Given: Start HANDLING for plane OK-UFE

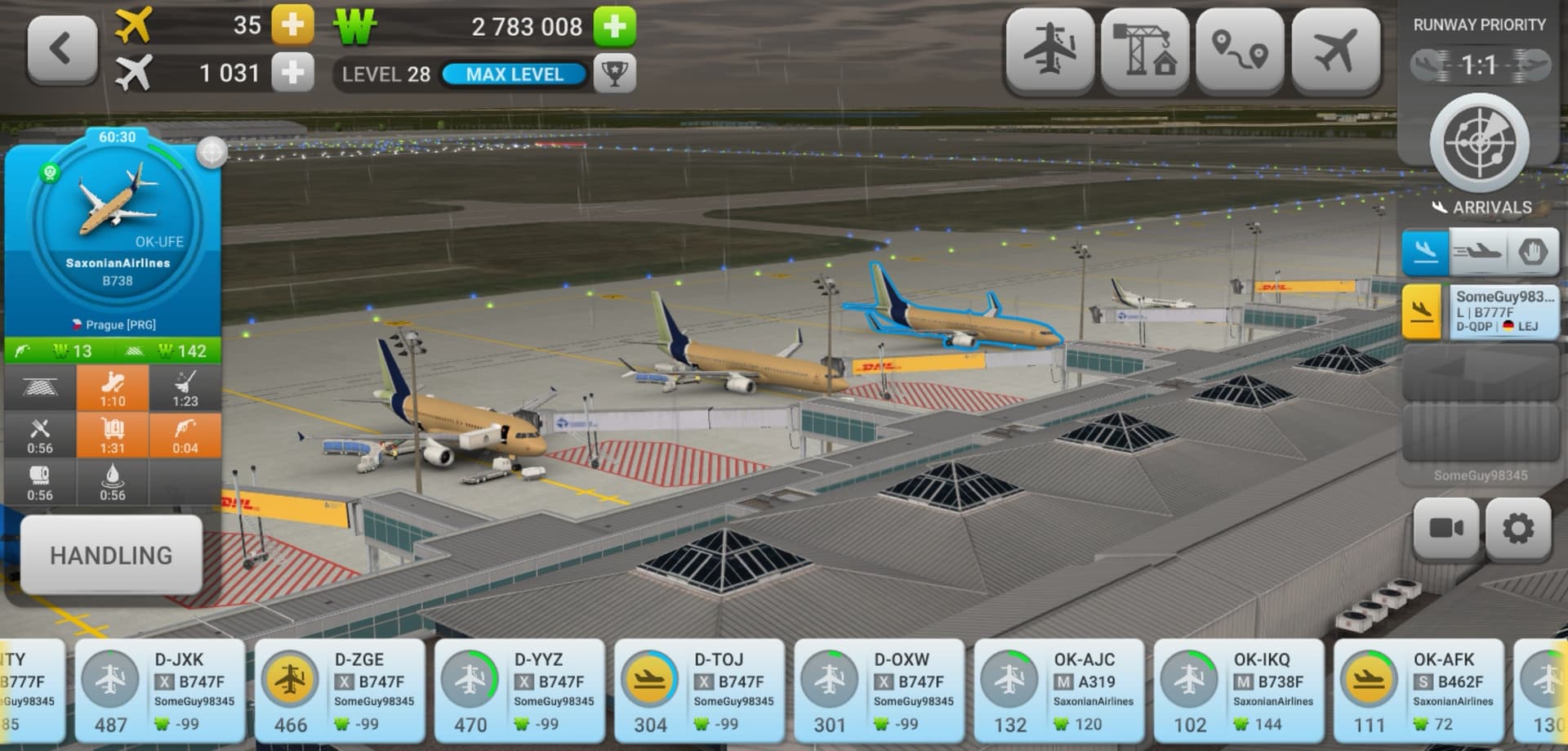Looking at the screenshot, I should pyautogui.click(x=111, y=556).
